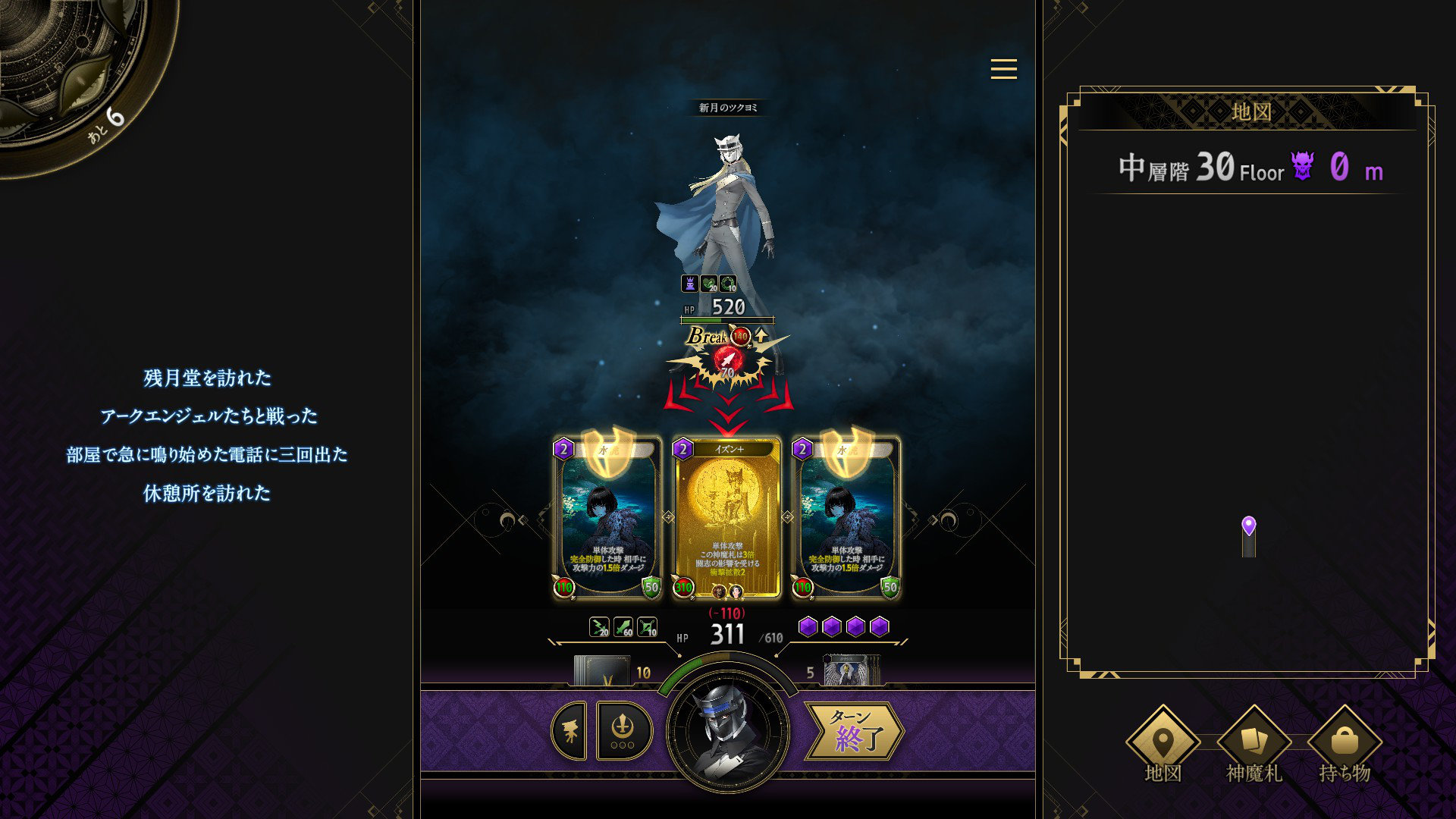Click the purple map location marker
The height and width of the screenshot is (819, 1456).
pyautogui.click(x=1248, y=526)
